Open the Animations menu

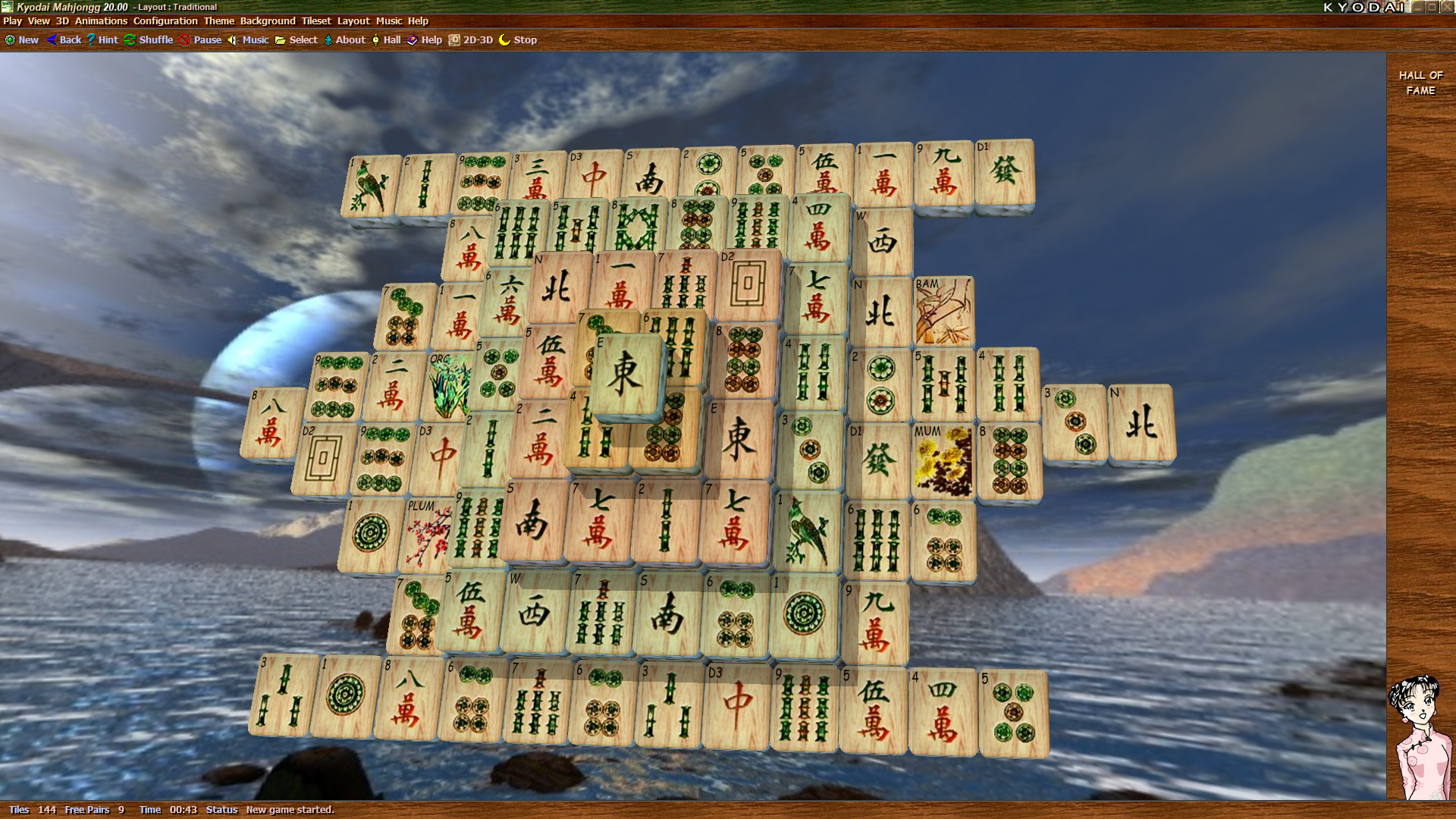(x=100, y=21)
